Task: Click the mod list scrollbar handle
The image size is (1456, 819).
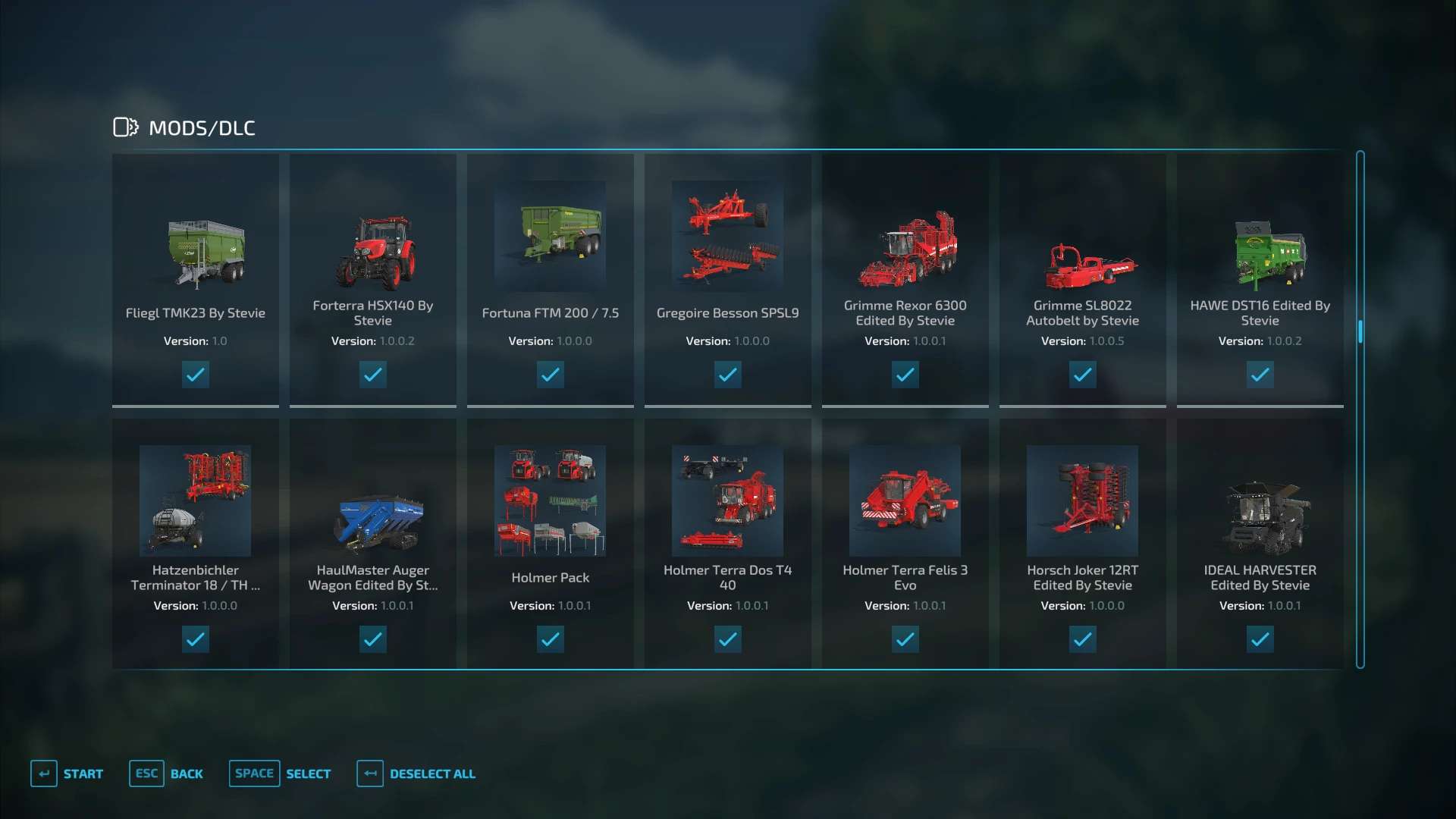Action: pyautogui.click(x=1360, y=331)
